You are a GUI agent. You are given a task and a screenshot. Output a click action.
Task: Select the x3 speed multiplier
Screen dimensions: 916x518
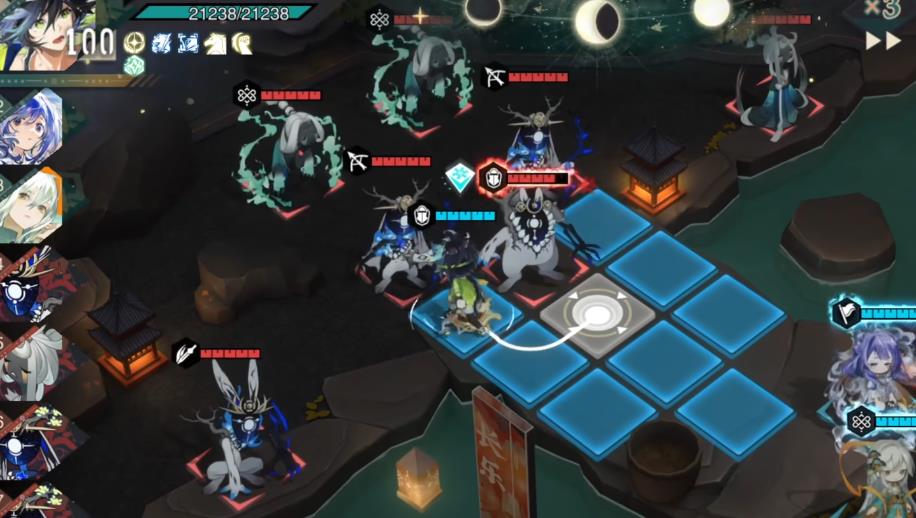point(883,10)
